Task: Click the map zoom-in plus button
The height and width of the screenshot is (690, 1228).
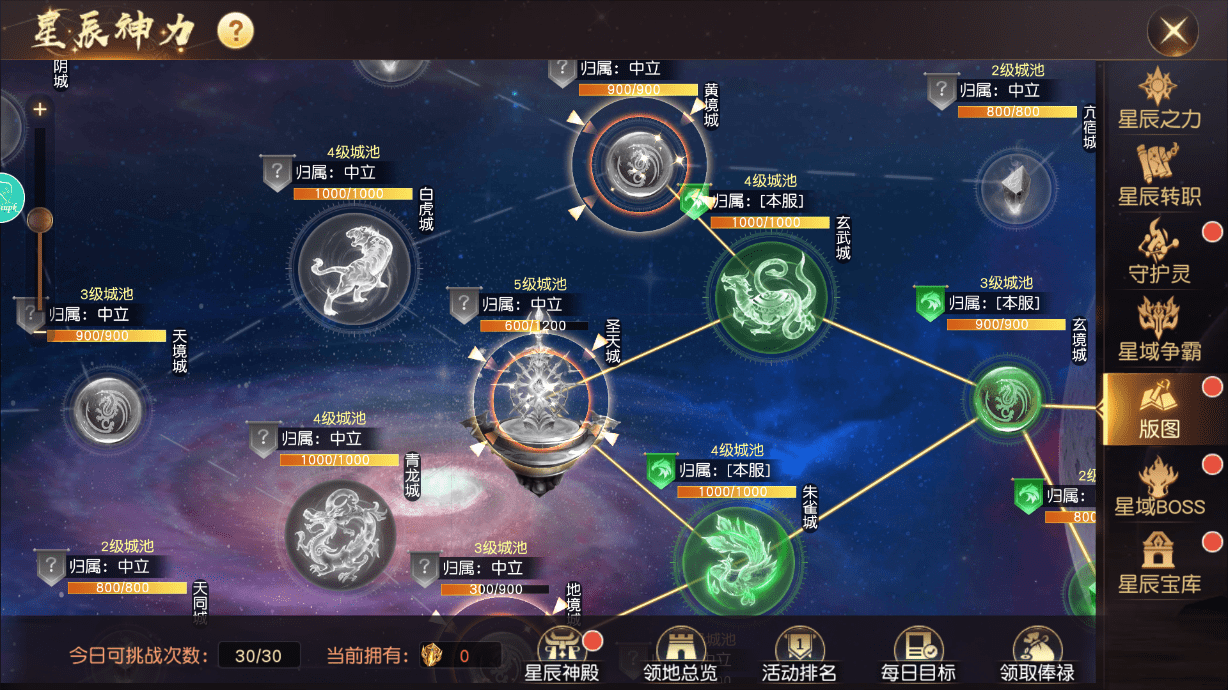Action: [x=40, y=109]
